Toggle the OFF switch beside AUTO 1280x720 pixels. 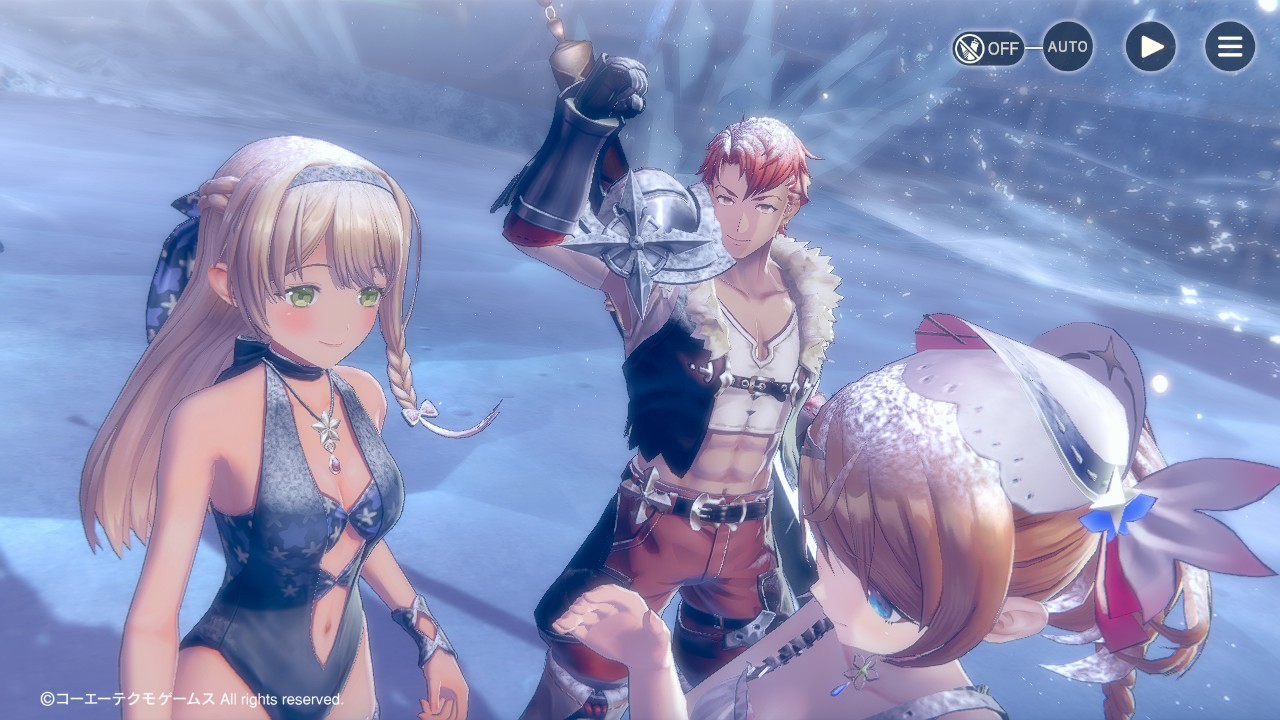click(987, 47)
